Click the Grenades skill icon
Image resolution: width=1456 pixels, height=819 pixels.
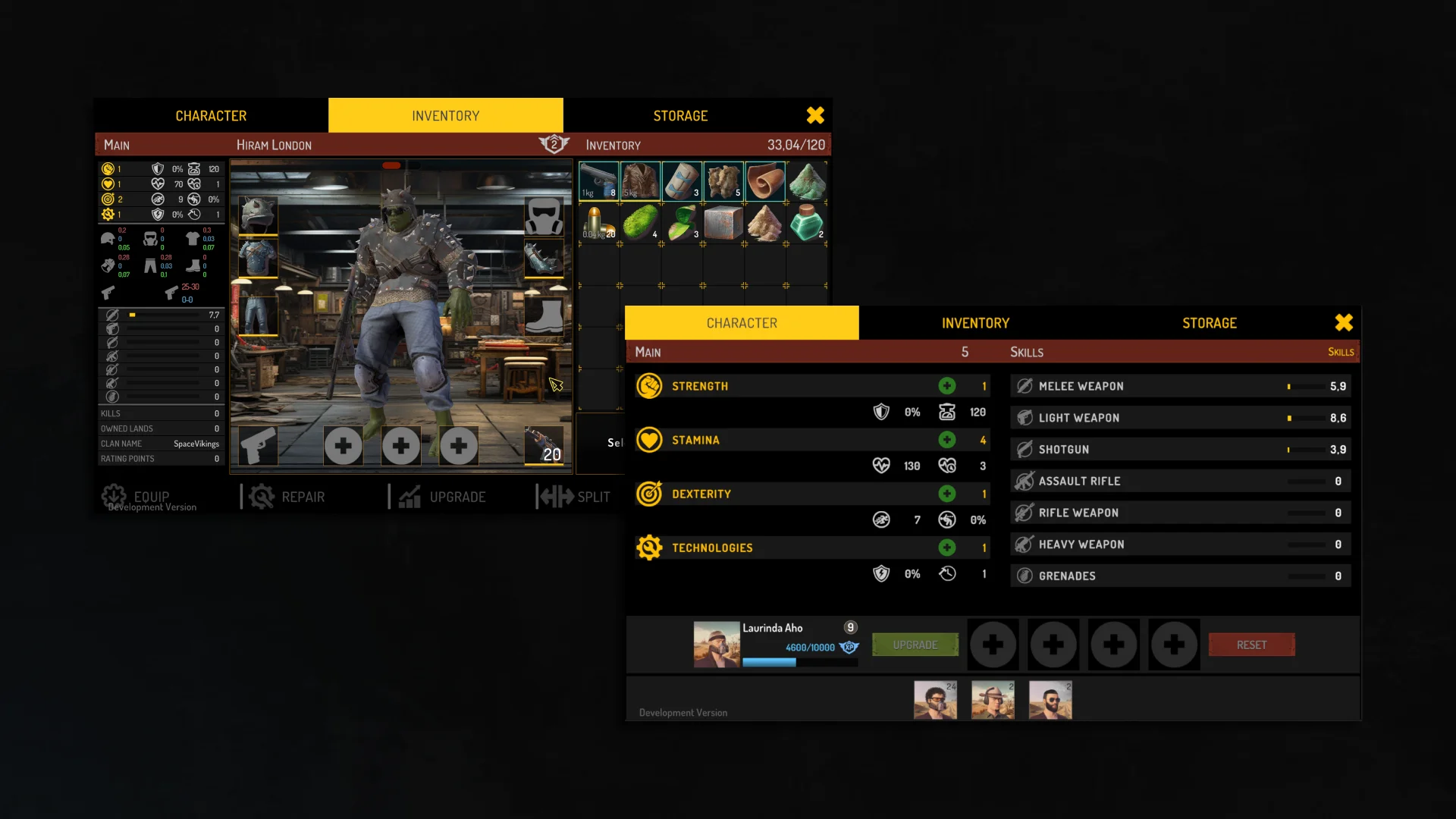1025,575
